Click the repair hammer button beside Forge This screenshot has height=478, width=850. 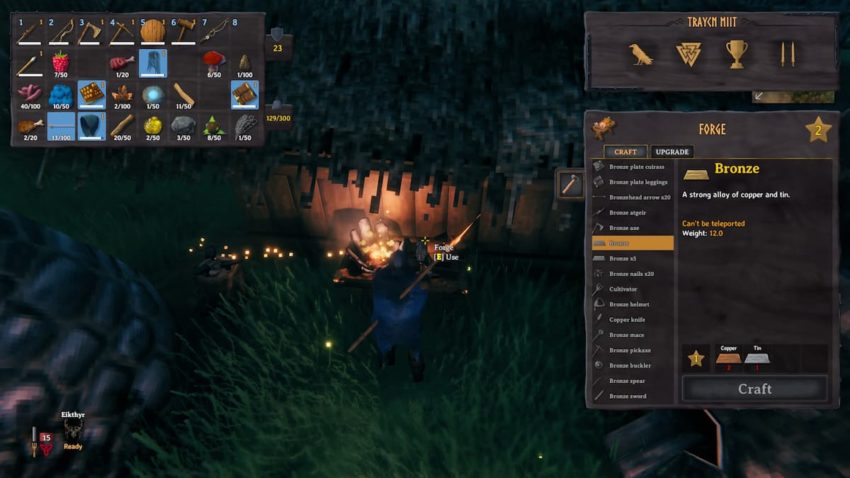point(569,184)
